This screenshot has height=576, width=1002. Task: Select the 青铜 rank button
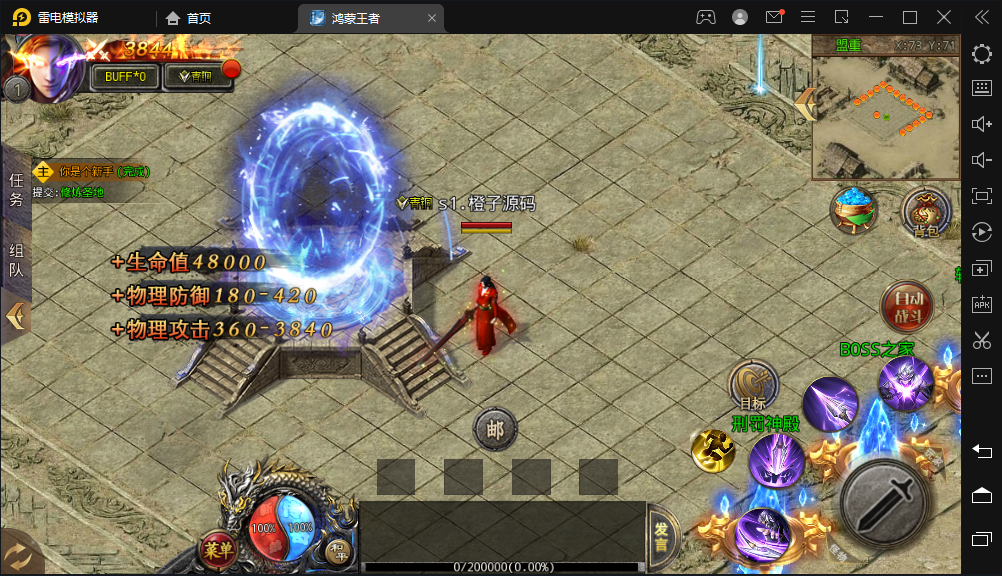tap(195, 77)
